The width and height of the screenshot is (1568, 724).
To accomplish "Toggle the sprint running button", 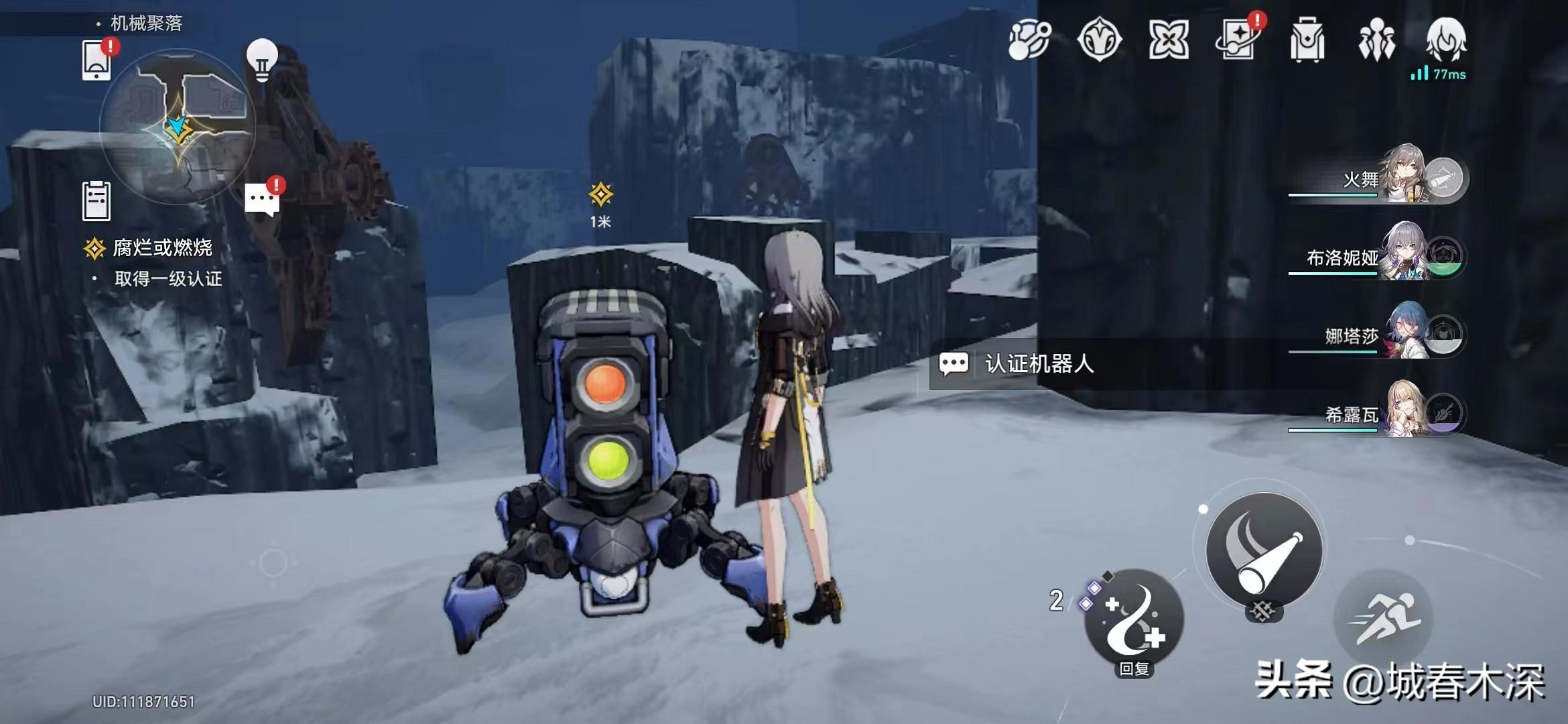I will click(x=1384, y=618).
